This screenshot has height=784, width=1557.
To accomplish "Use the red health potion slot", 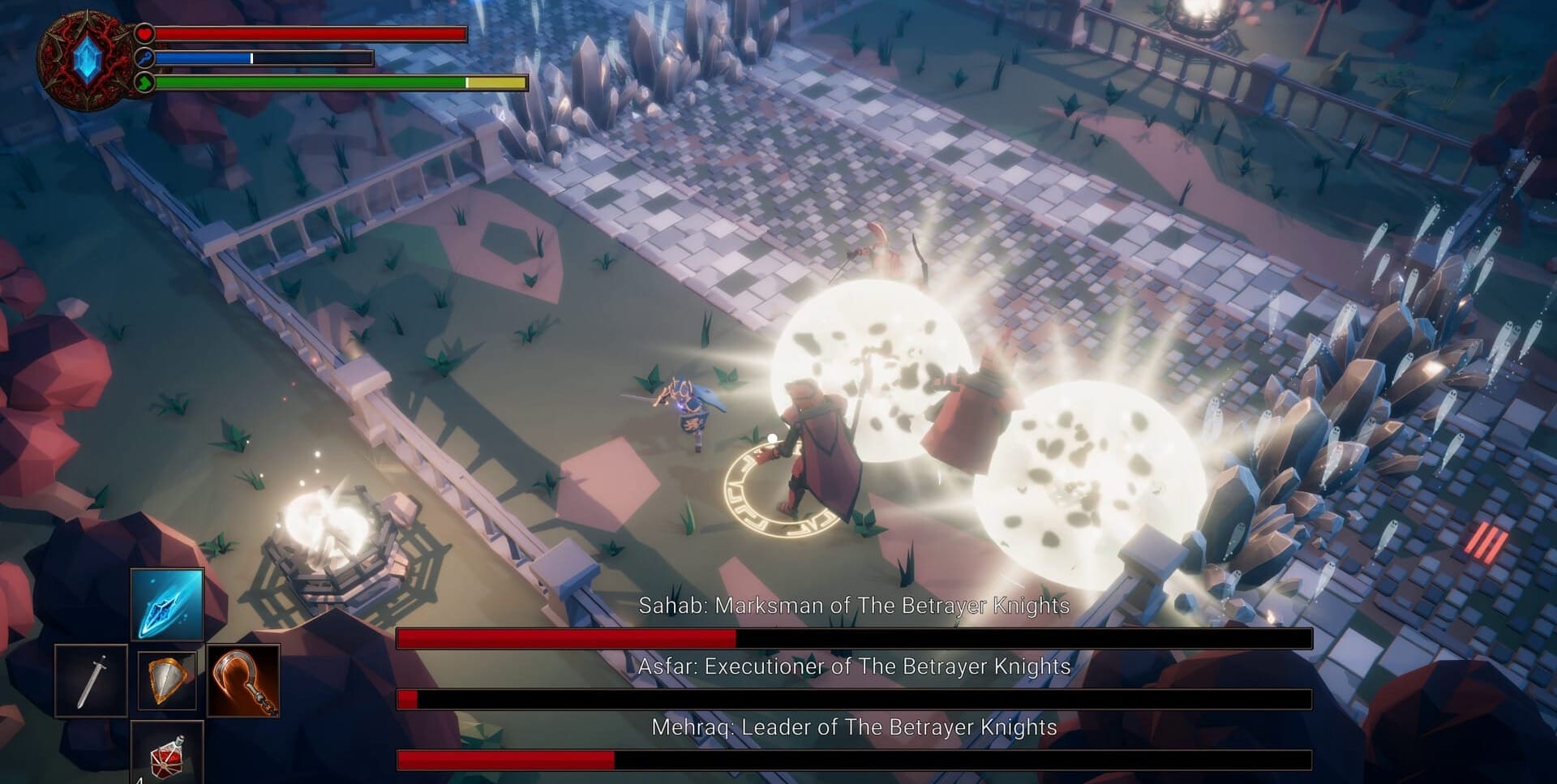I will [x=167, y=755].
